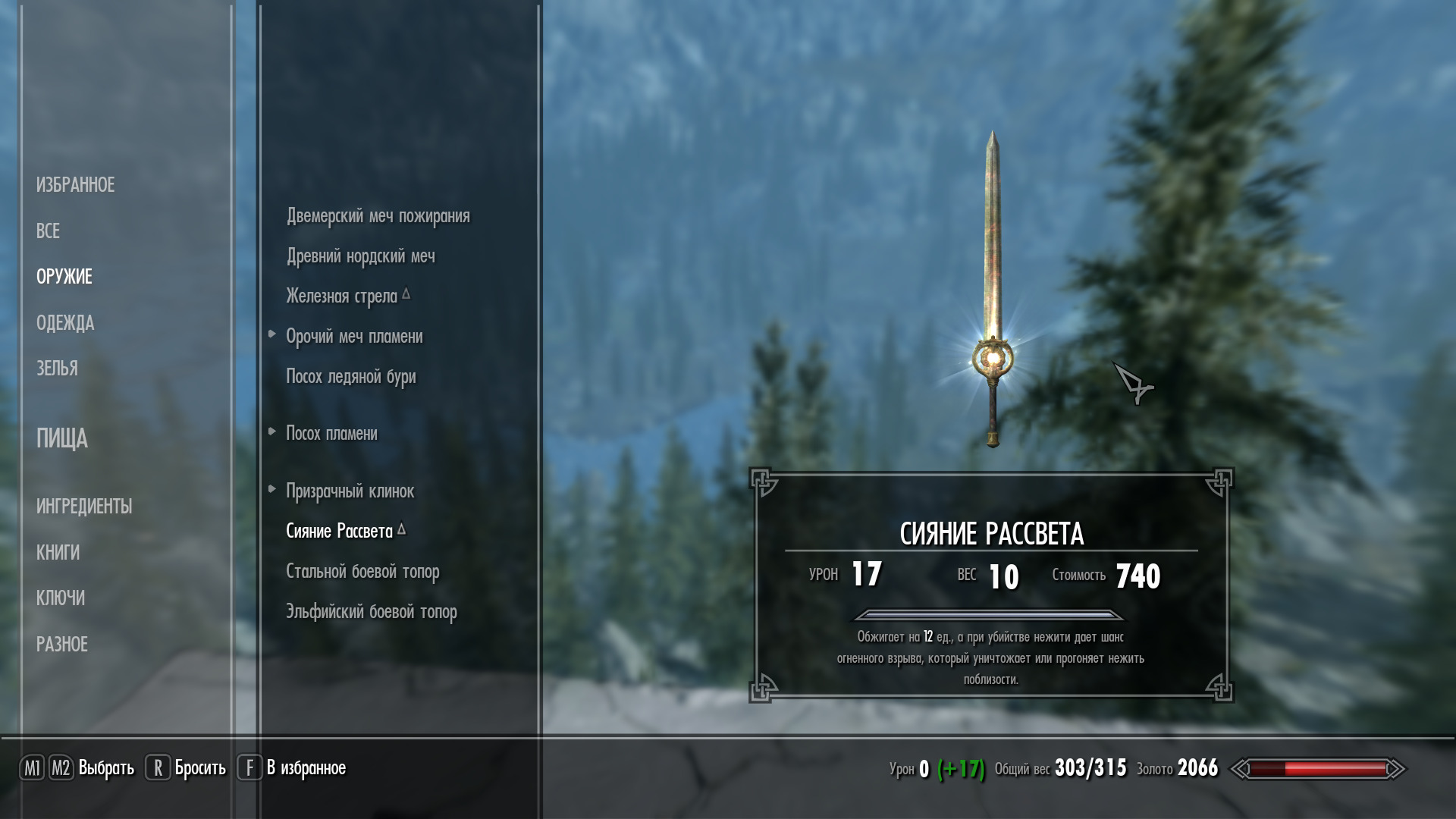Show the ВСЕ items category
1456x819 pixels.
(x=48, y=231)
